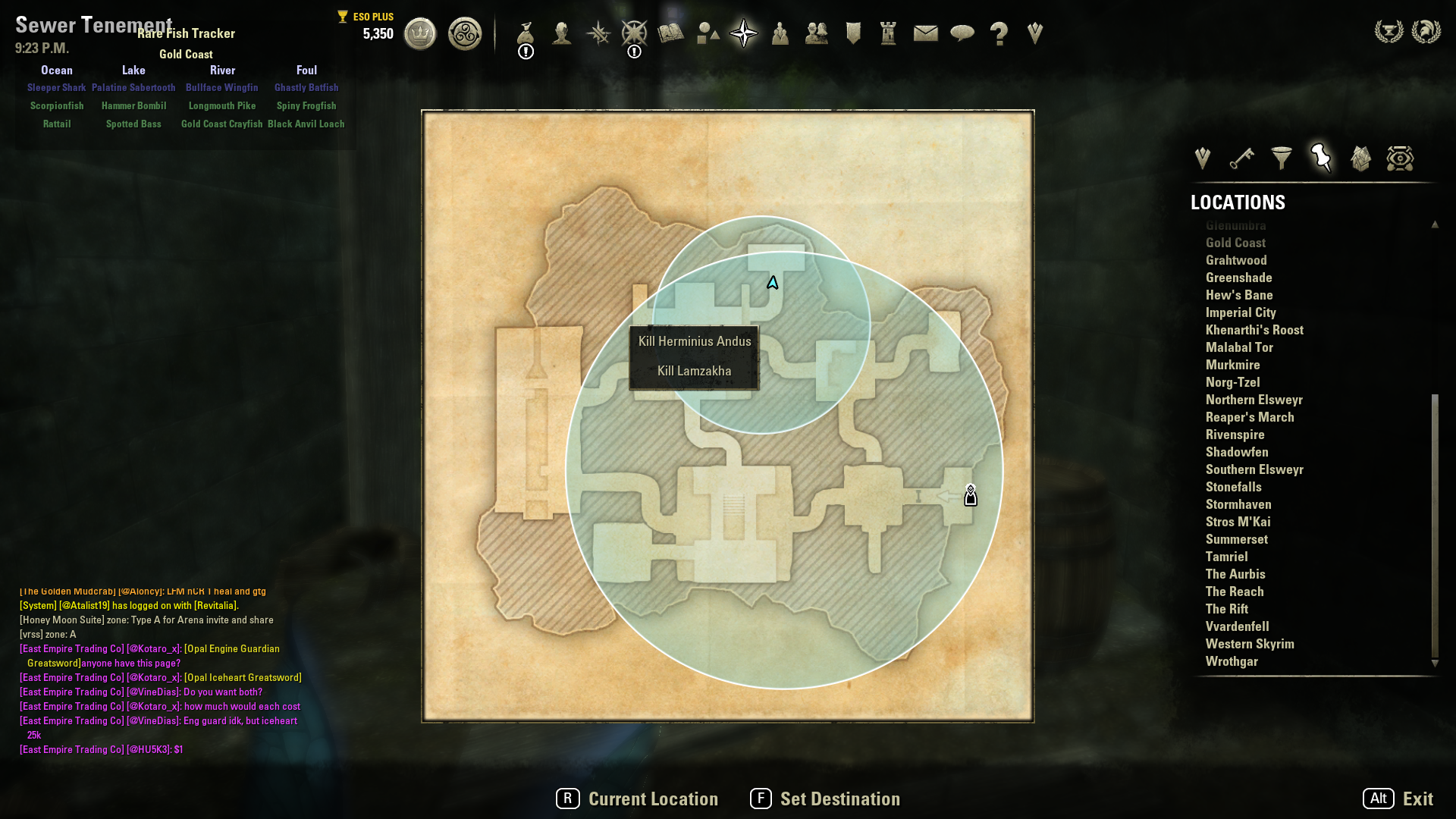
Task: Open the journal book icon
Action: [670, 33]
